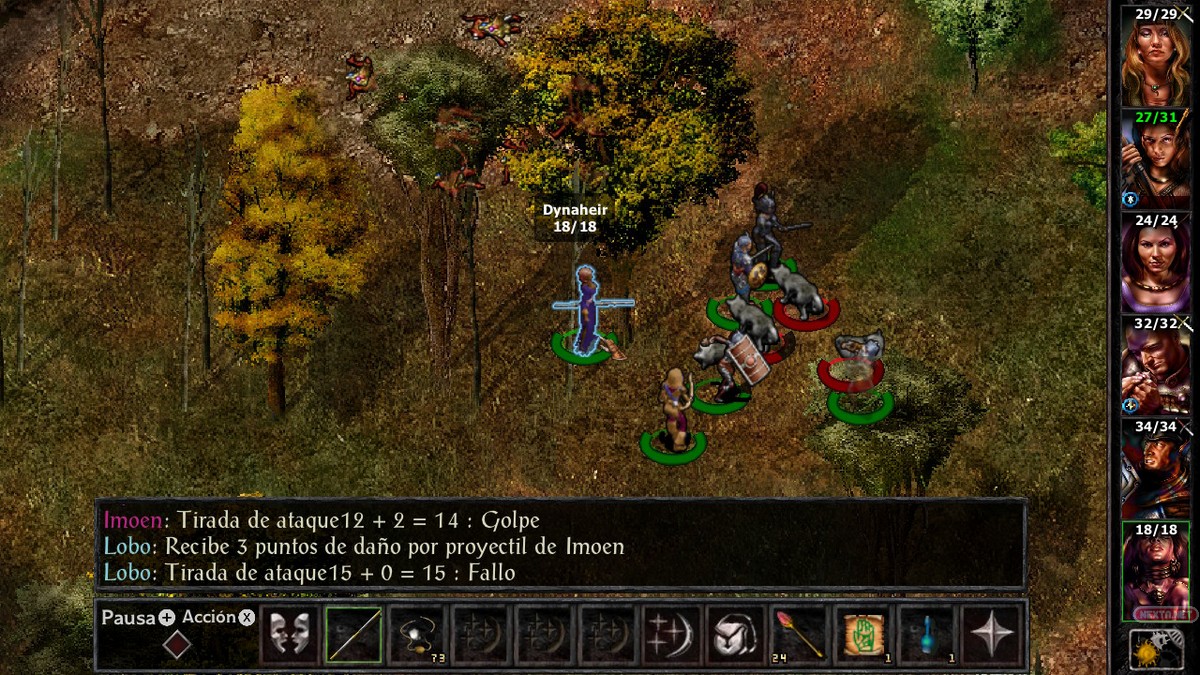Viewport: 1200px width, 675px height.
Task: Open the use item backpack button
Action: coord(736,634)
